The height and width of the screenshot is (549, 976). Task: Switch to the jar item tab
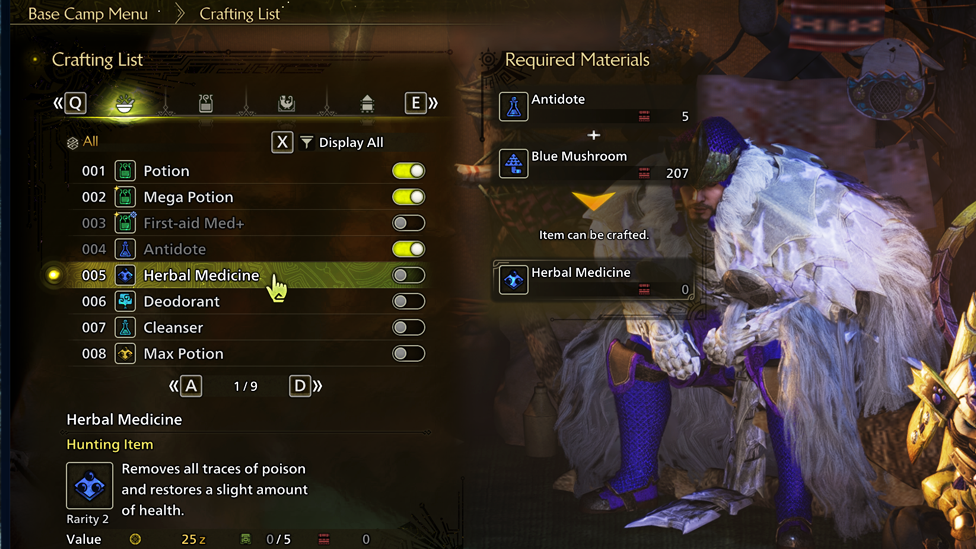(x=206, y=103)
